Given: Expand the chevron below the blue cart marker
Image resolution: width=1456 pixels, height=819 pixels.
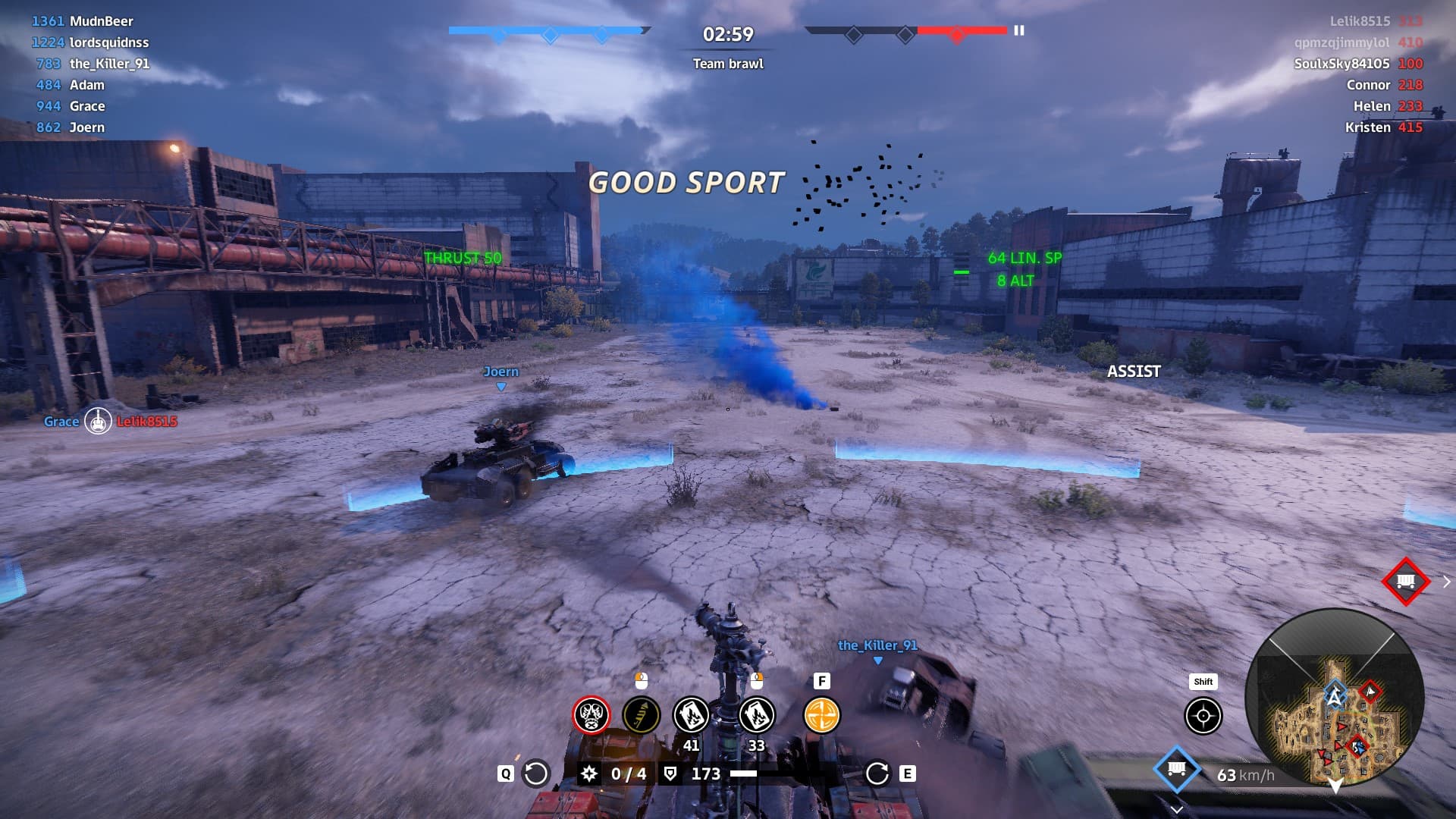Looking at the screenshot, I should pos(1176,809).
